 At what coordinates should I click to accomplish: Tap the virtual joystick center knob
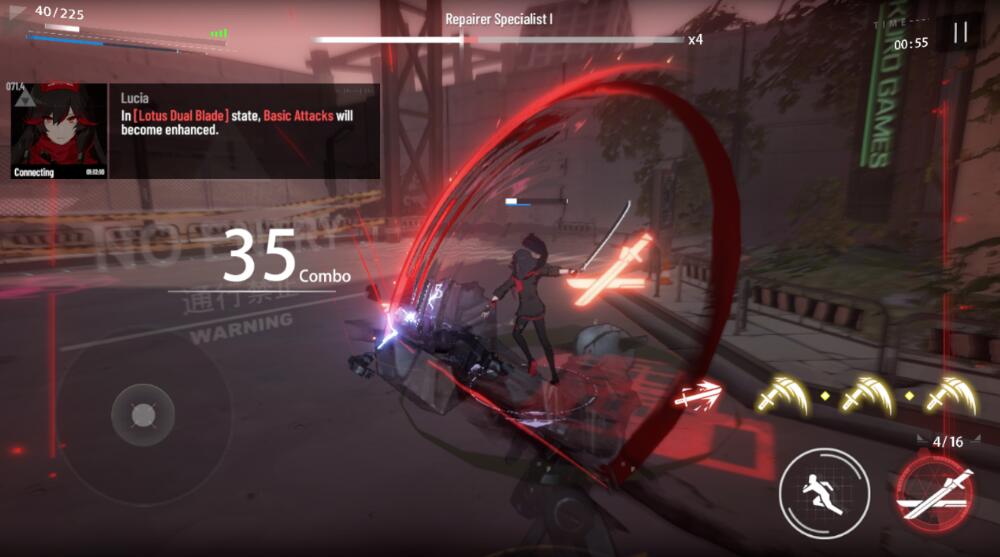141,414
